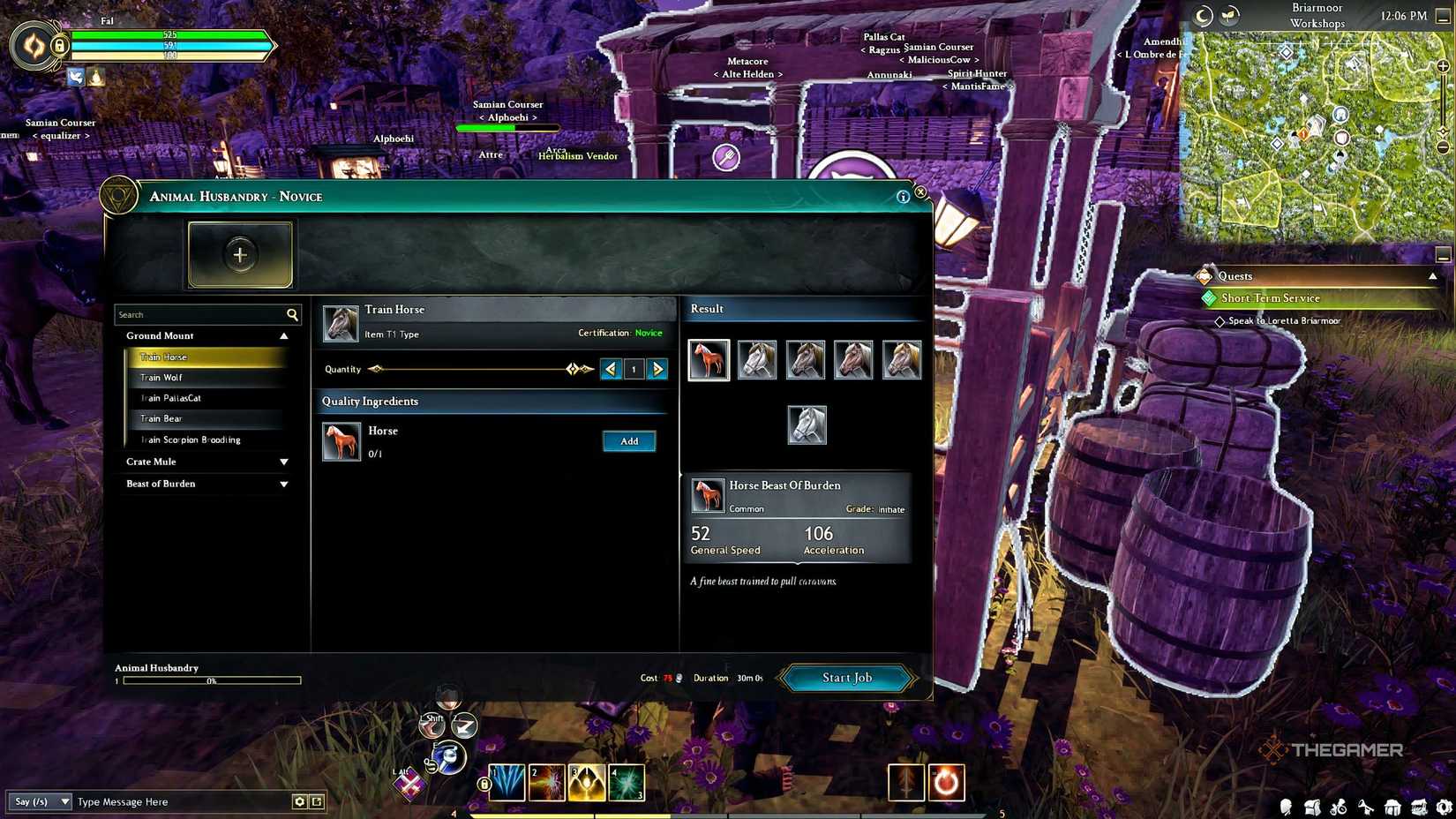Screen dimensions: 1456x819
Task: Activate ability 1 on the hotbar
Action: point(508,782)
